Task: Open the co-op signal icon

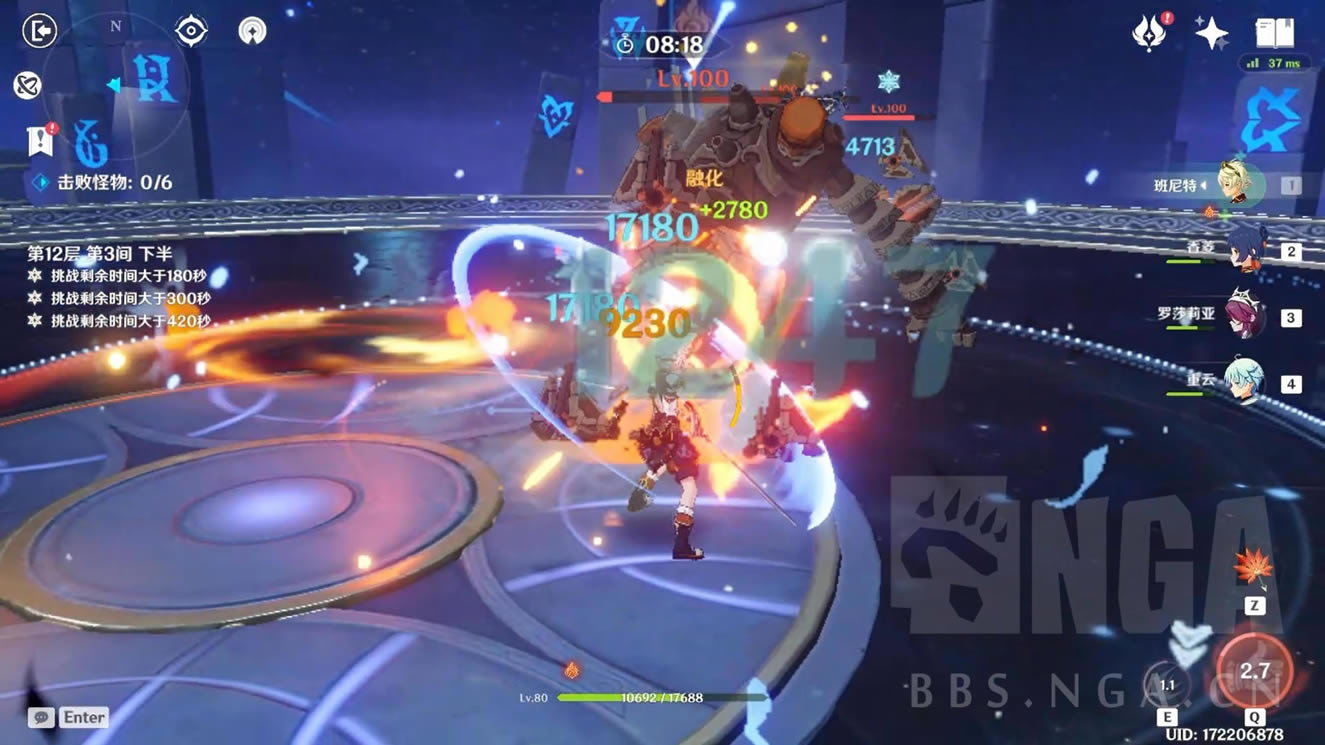Action: pos(252,31)
